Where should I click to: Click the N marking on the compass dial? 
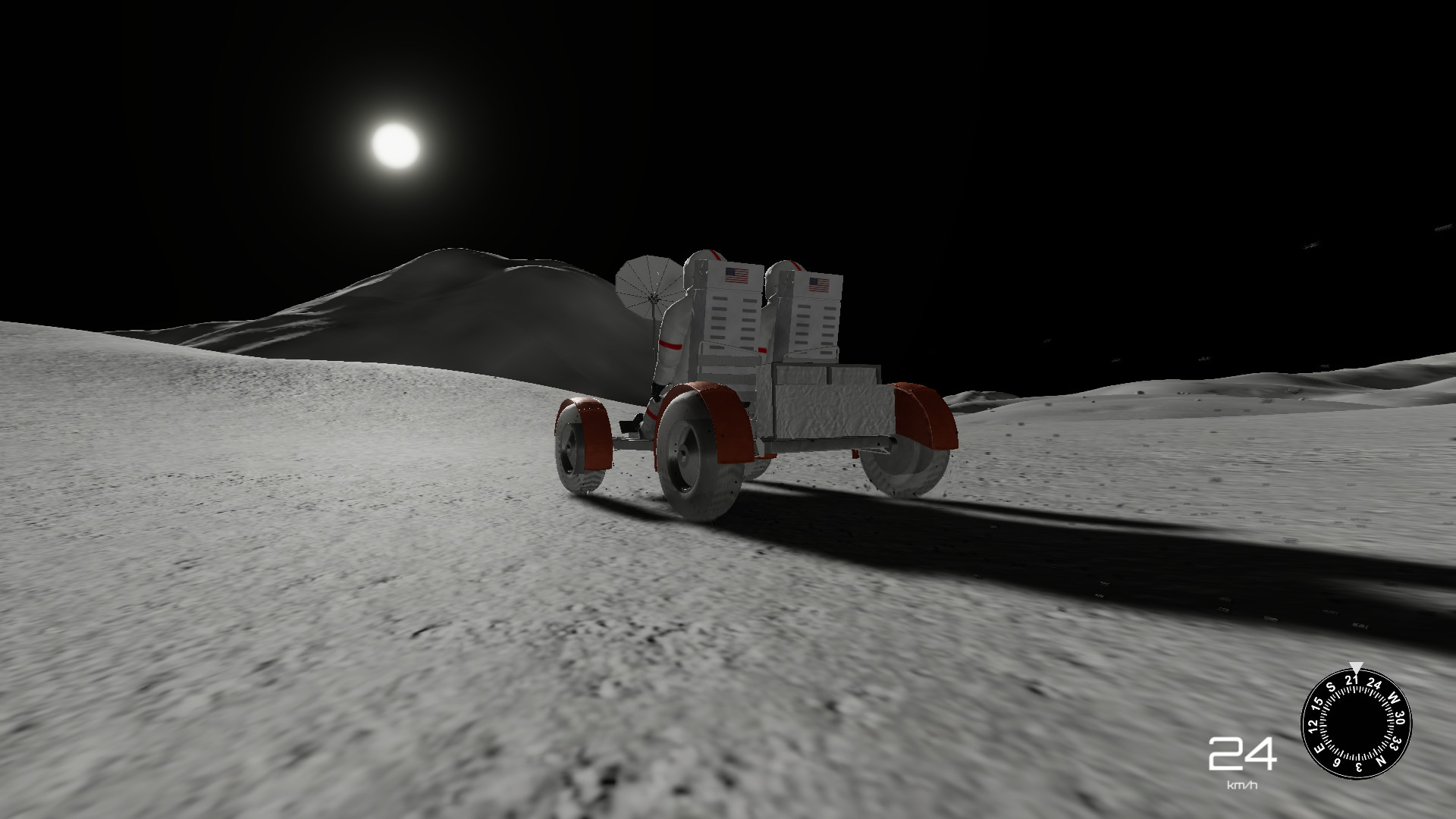[1381, 760]
